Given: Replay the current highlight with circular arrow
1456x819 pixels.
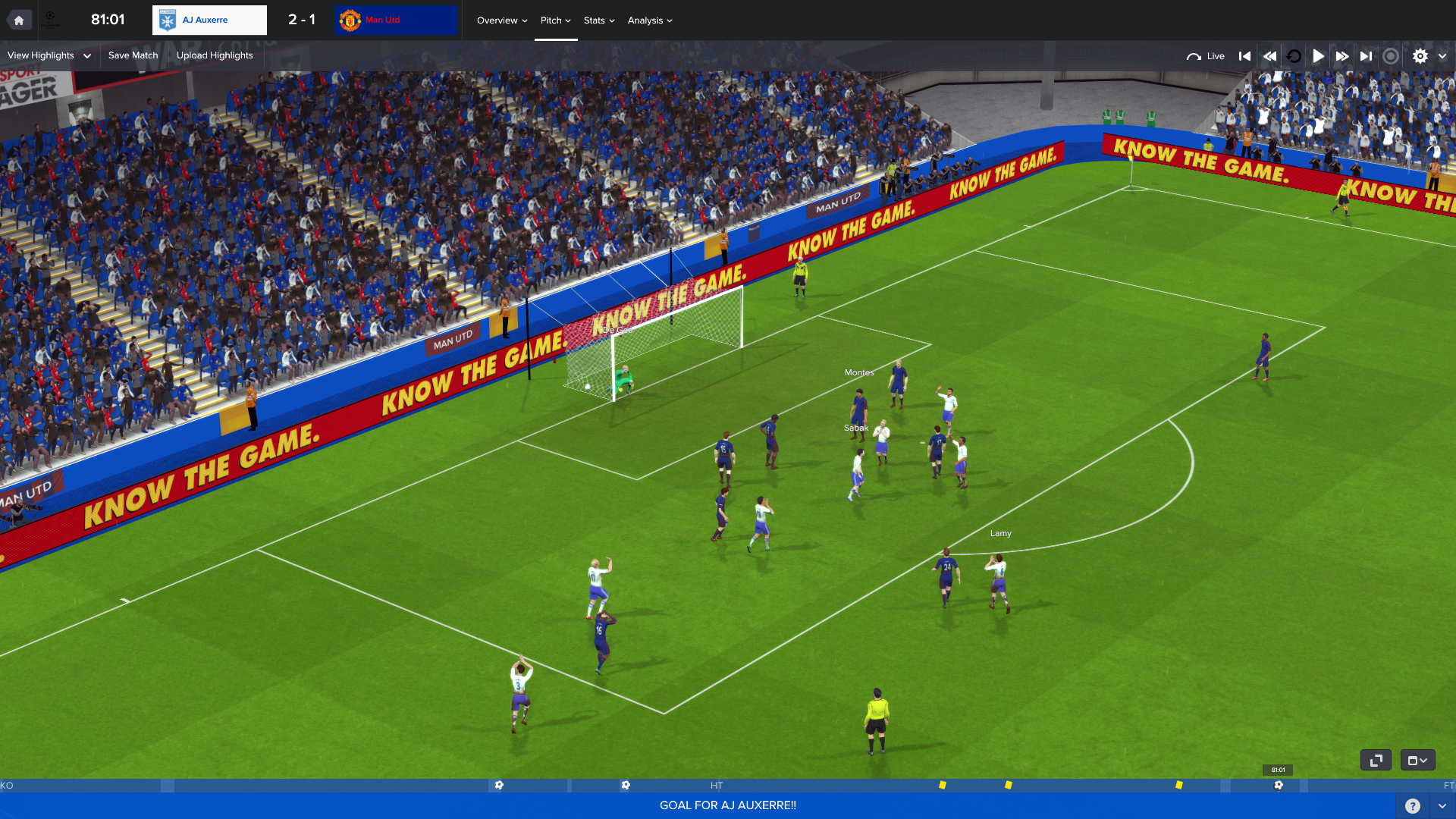Looking at the screenshot, I should 1294,56.
